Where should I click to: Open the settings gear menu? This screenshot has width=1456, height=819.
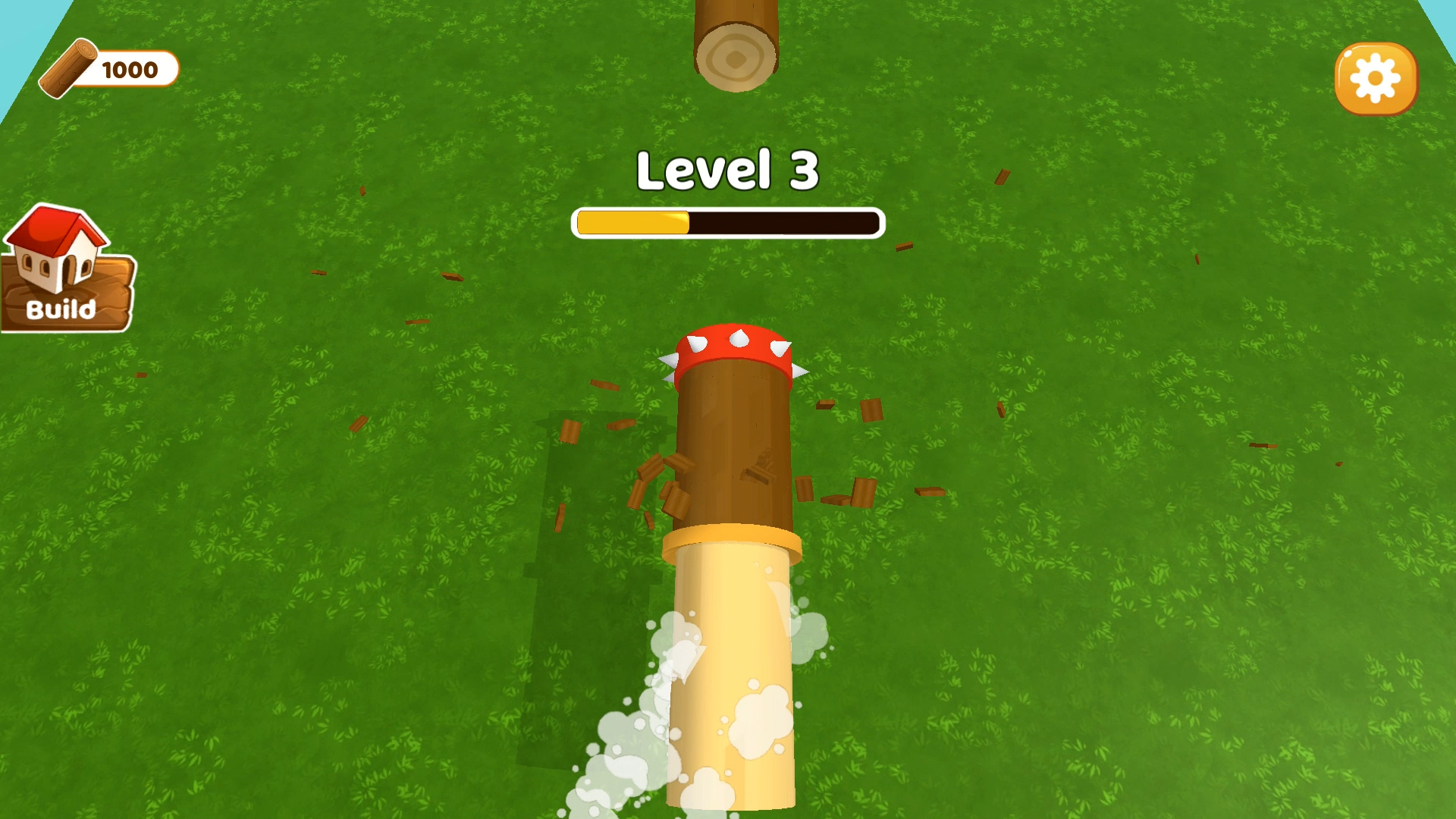click(1376, 78)
